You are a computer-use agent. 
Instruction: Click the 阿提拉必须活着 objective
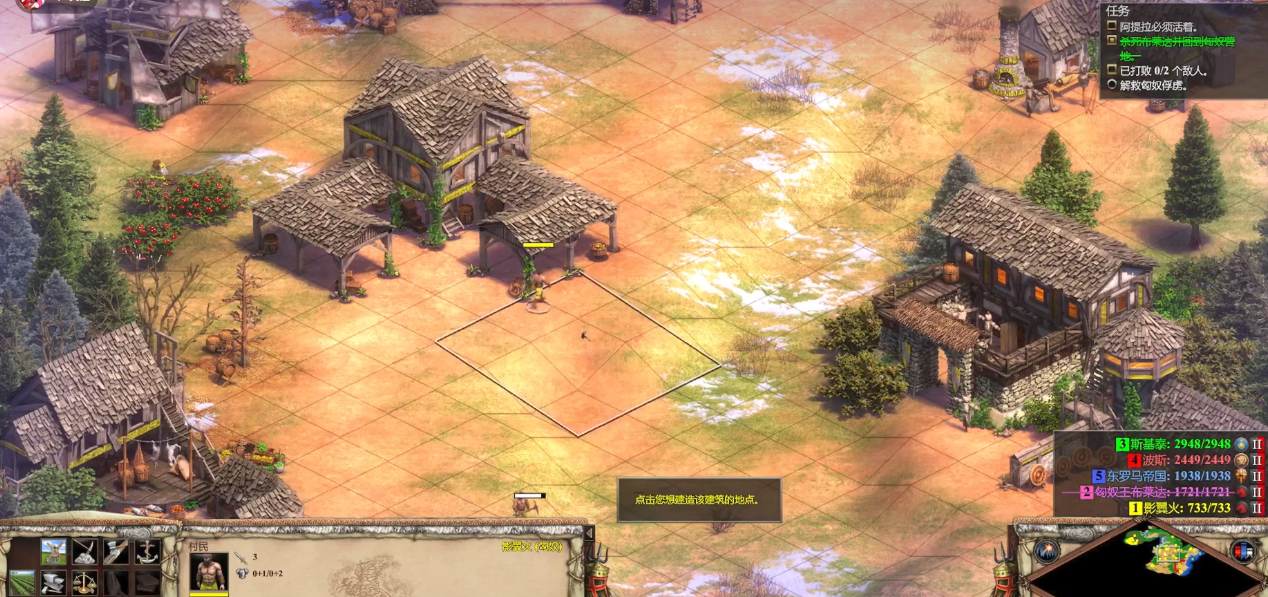(1160, 26)
